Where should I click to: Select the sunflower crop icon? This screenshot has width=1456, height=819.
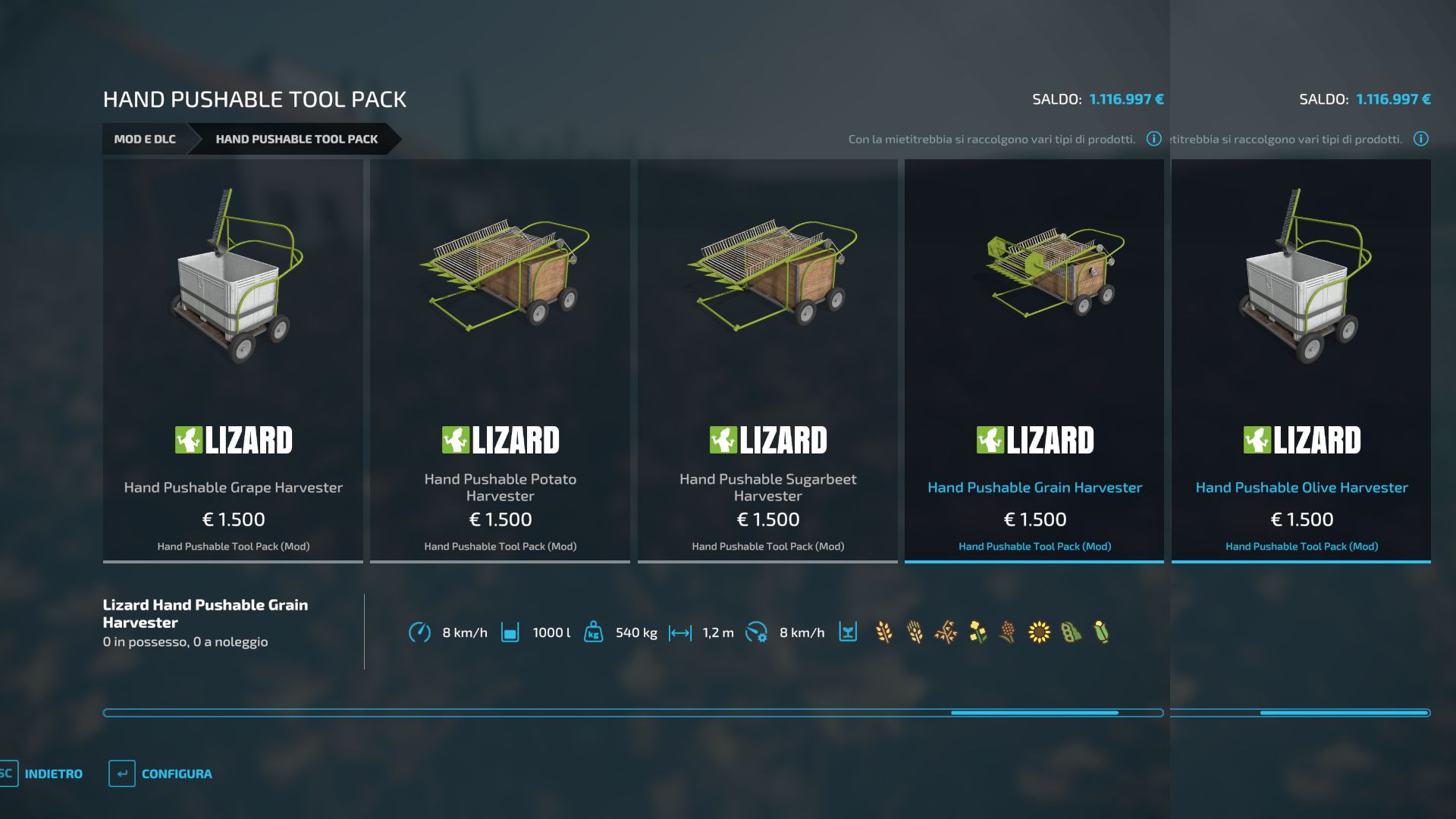coord(1039,632)
